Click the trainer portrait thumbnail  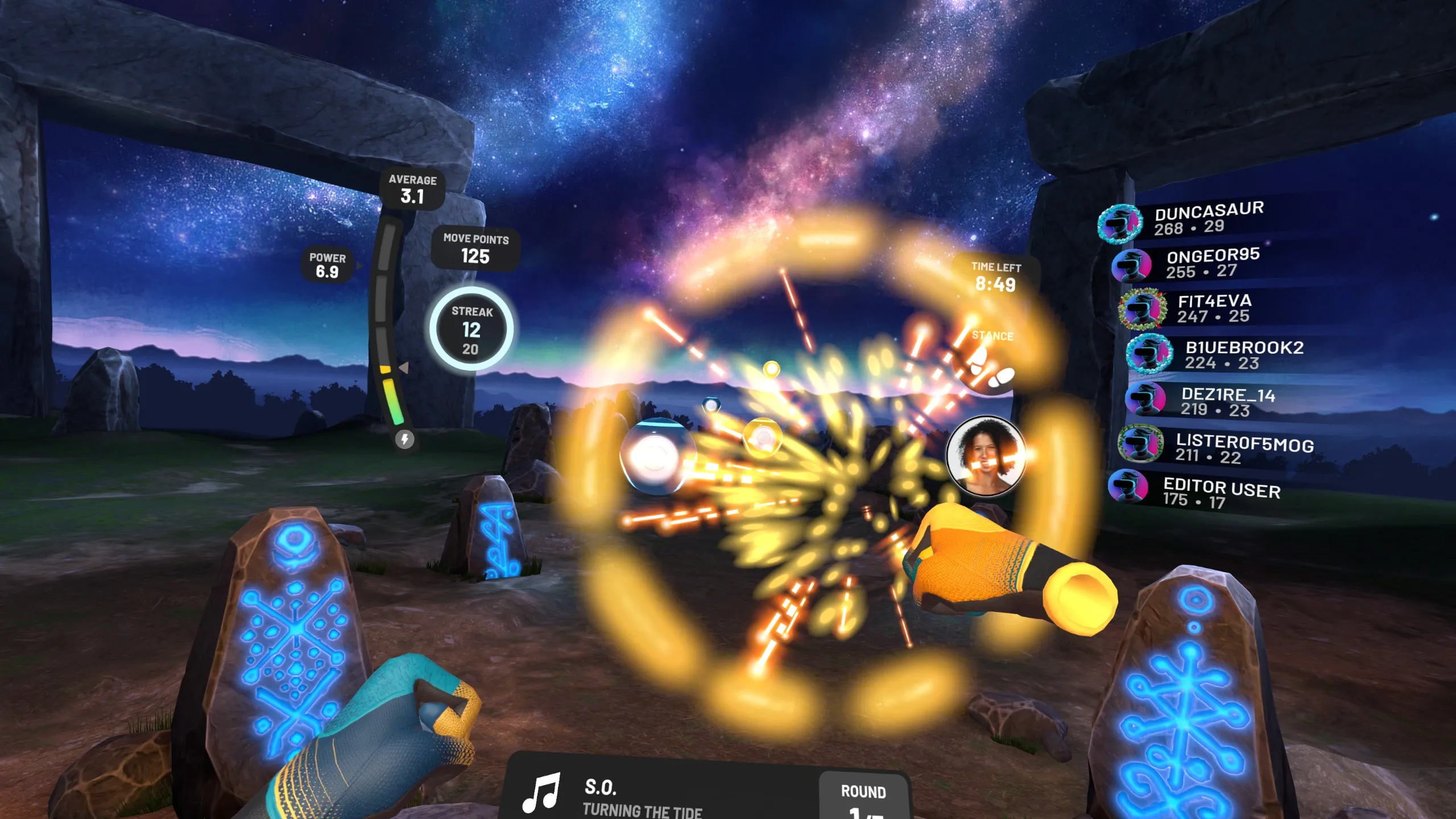(x=986, y=456)
